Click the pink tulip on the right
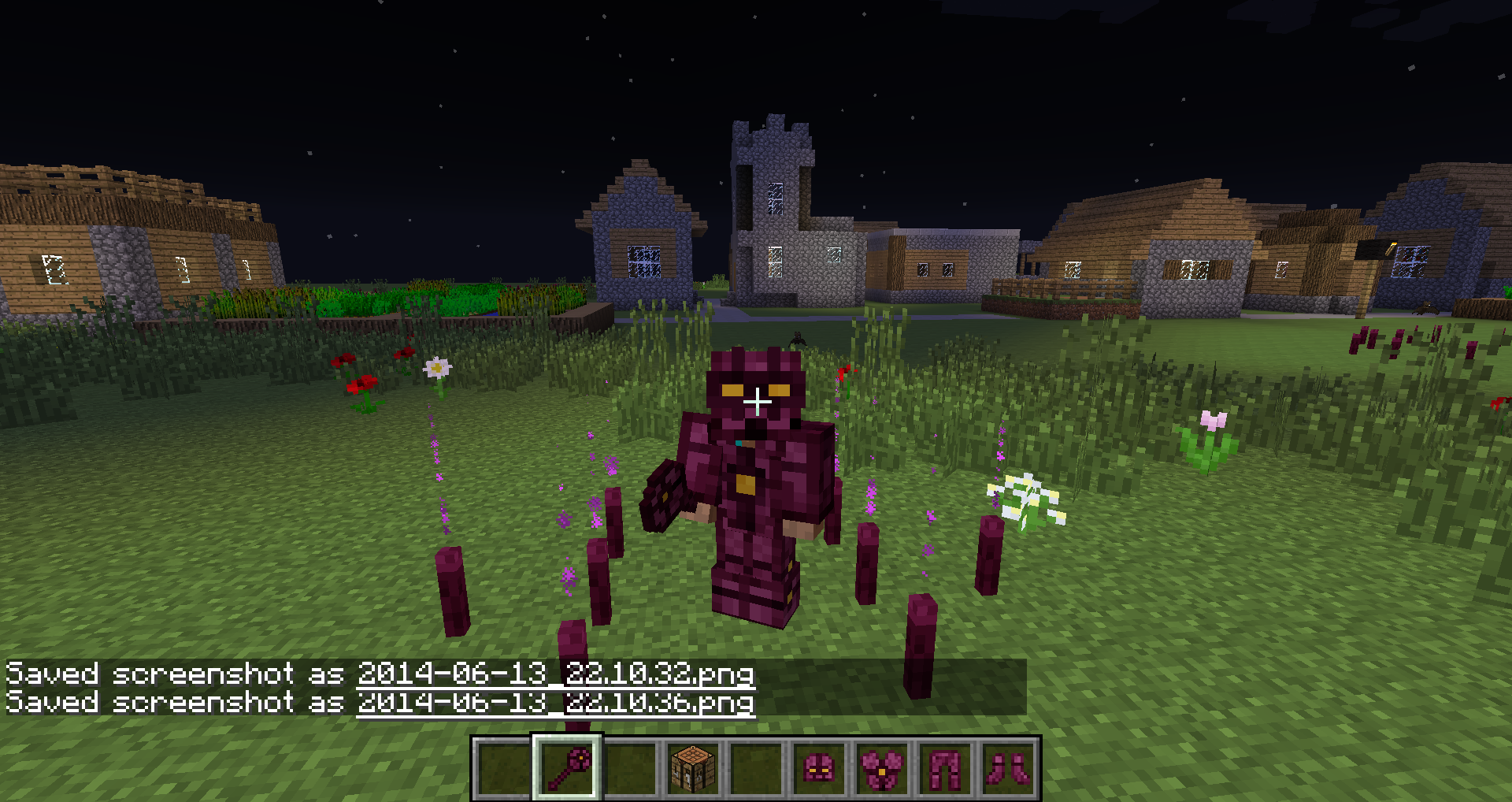This screenshot has height=802, width=1512. click(1214, 419)
